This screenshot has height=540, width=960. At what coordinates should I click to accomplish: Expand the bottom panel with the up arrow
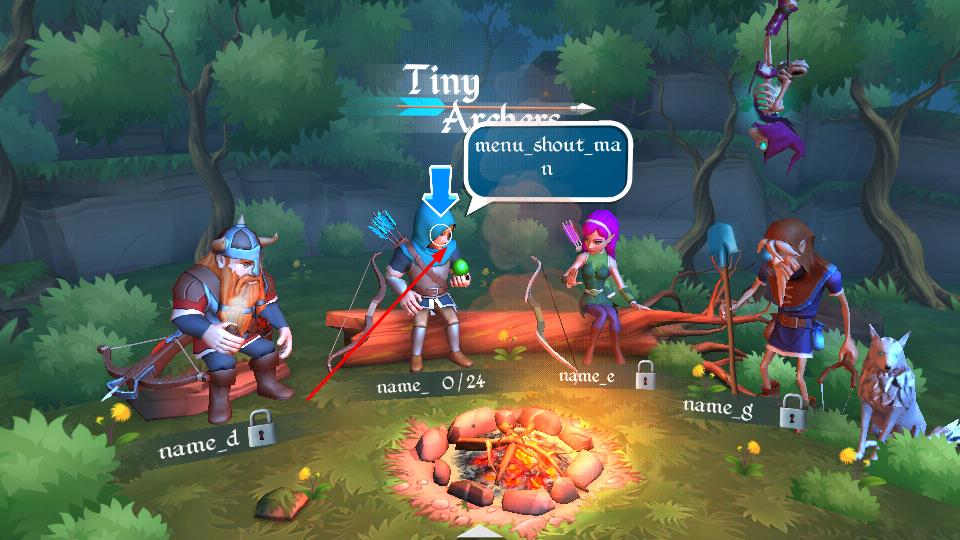481,533
